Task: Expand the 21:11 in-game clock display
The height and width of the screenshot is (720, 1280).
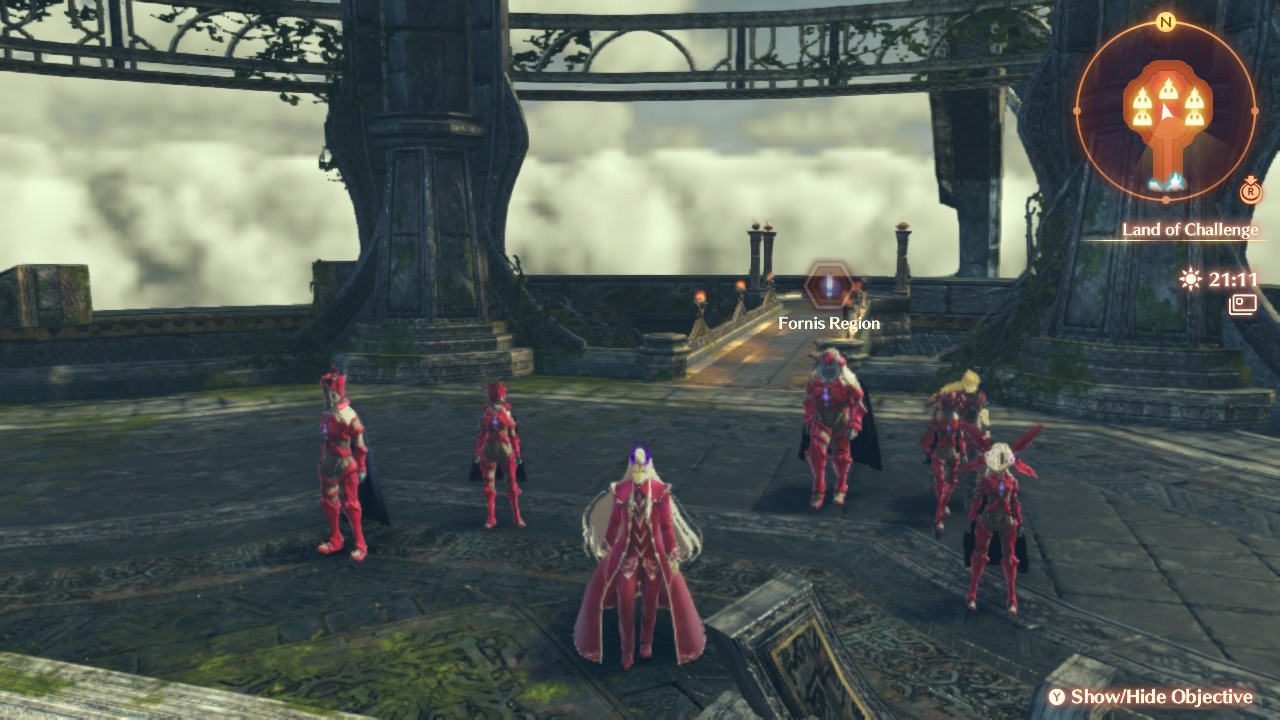Action: click(x=1235, y=281)
